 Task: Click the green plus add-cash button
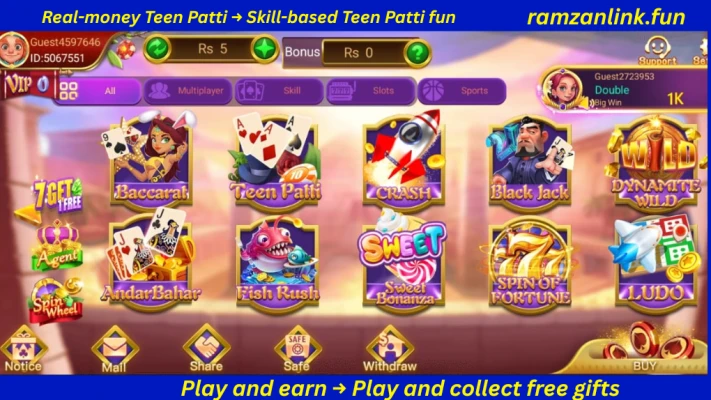click(x=264, y=49)
